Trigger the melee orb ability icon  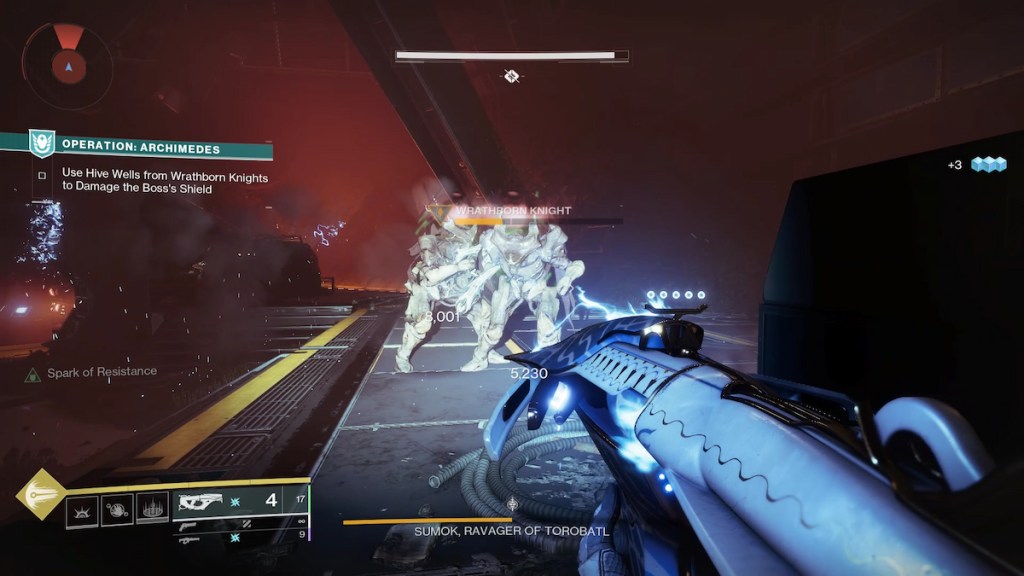[x=117, y=511]
